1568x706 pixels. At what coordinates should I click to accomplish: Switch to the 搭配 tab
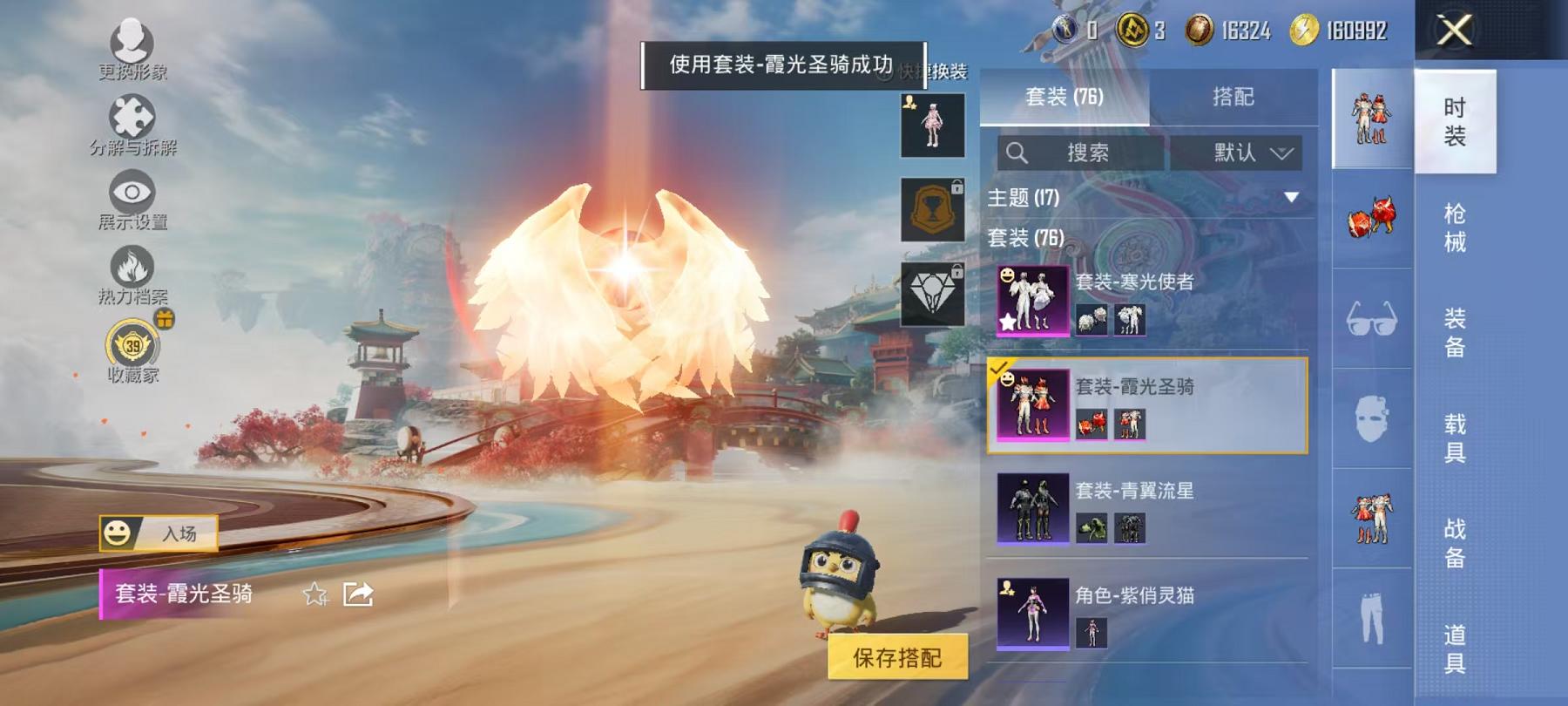tap(1233, 98)
